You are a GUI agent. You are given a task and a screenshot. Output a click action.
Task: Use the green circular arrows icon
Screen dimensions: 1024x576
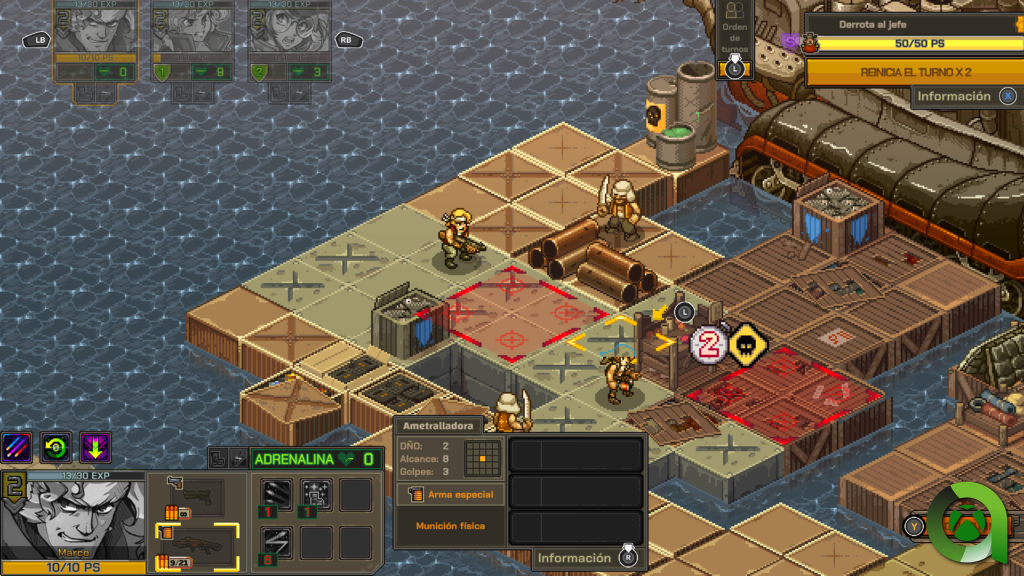click(x=56, y=447)
